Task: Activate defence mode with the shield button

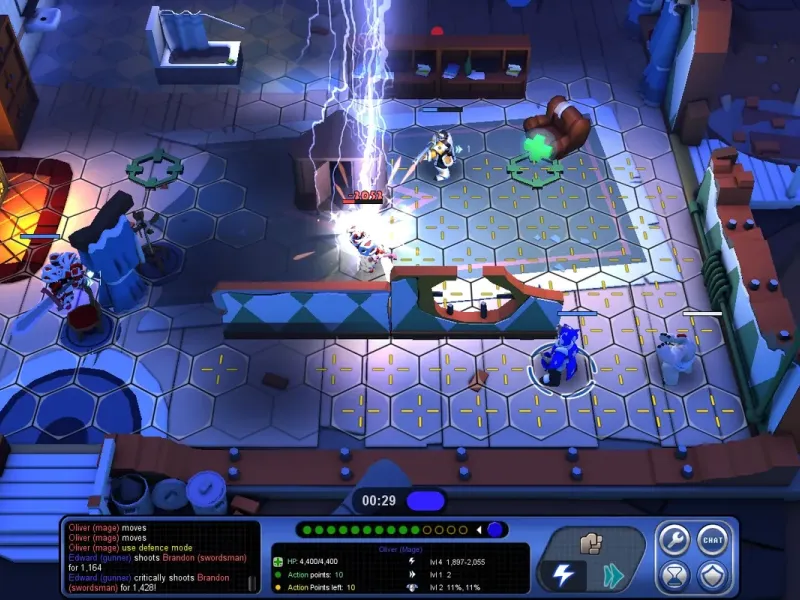Action: pyautogui.click(x=712, y=577)
